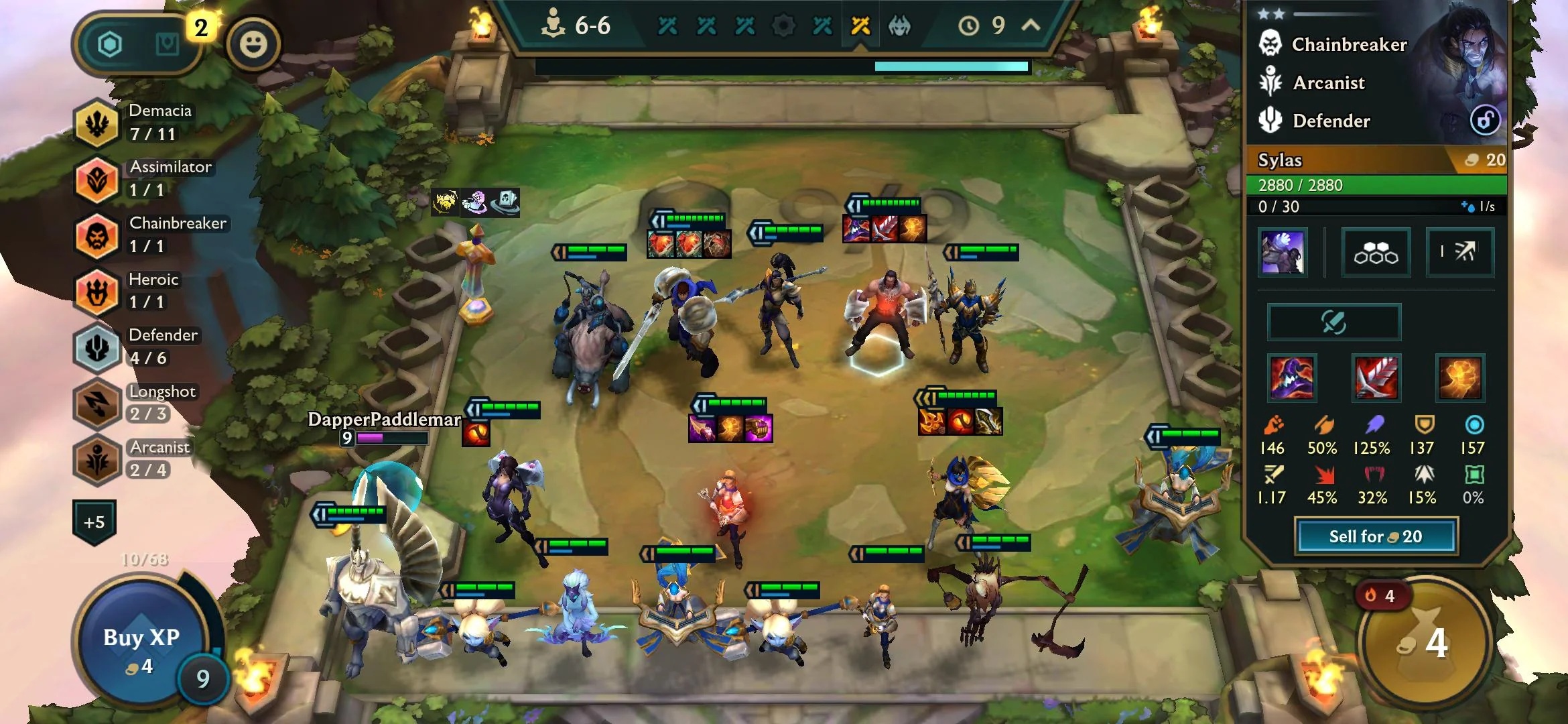Select the current round marker in stage bar
The height and width of the screenshot is (724, 1568).
(x=860, y=26)
